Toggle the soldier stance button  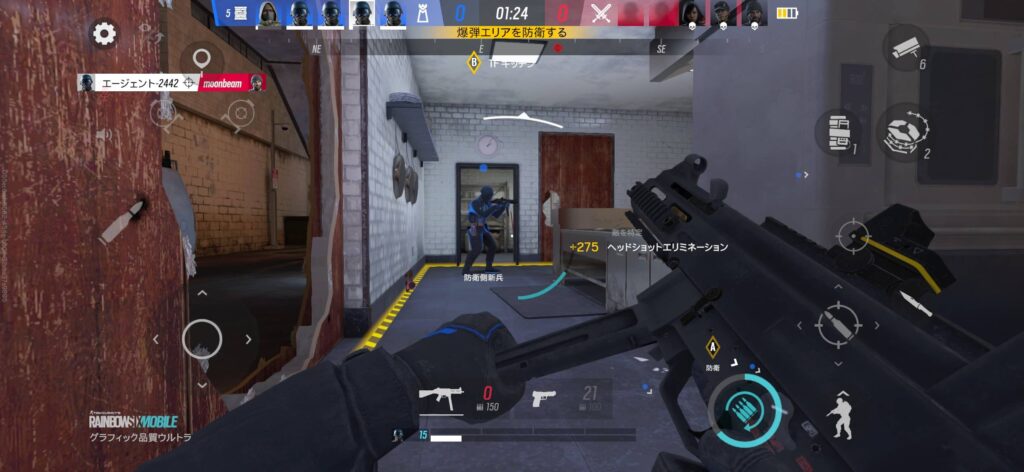coord(838,414)
